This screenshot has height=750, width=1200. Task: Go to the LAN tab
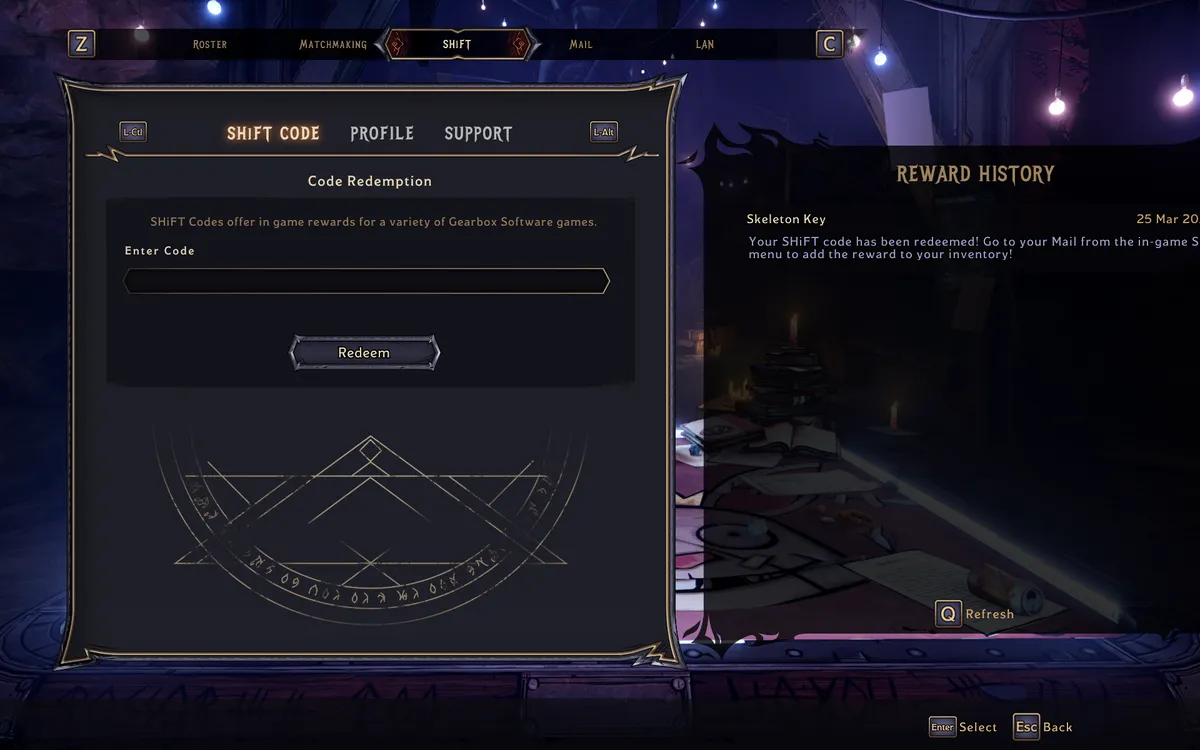coord(705,45)
